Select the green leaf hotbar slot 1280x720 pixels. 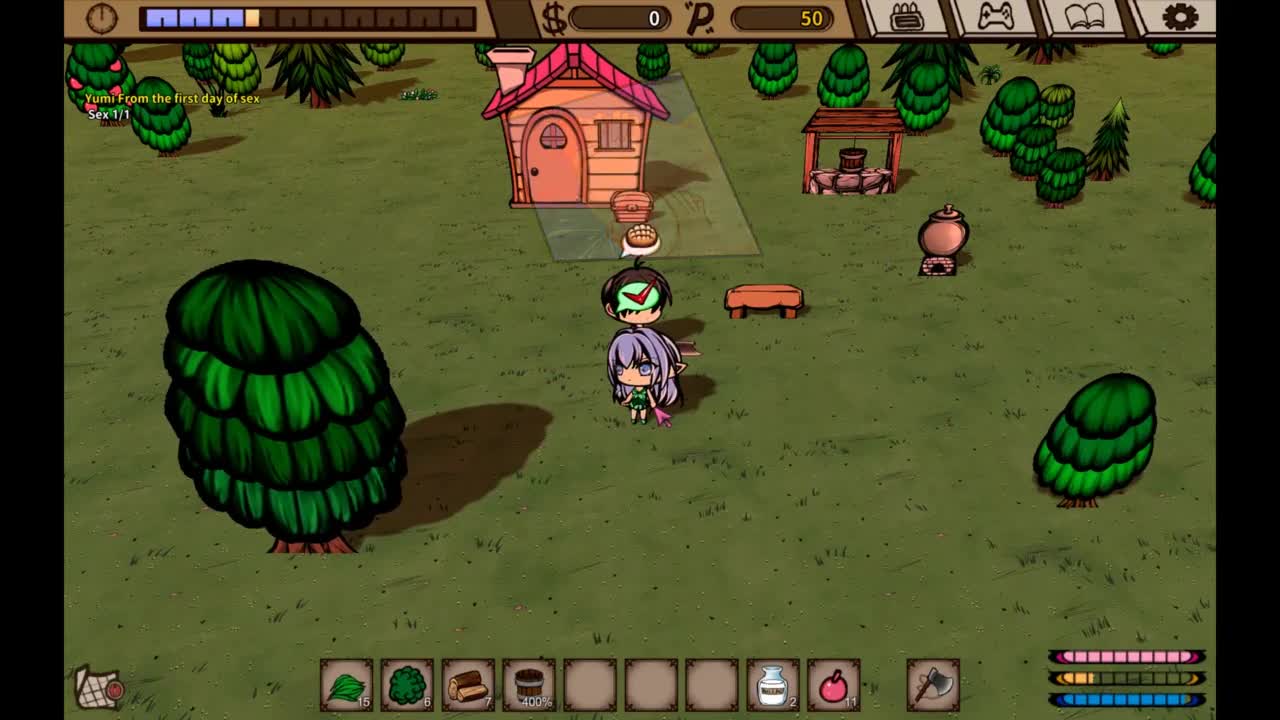click(346, 685)
